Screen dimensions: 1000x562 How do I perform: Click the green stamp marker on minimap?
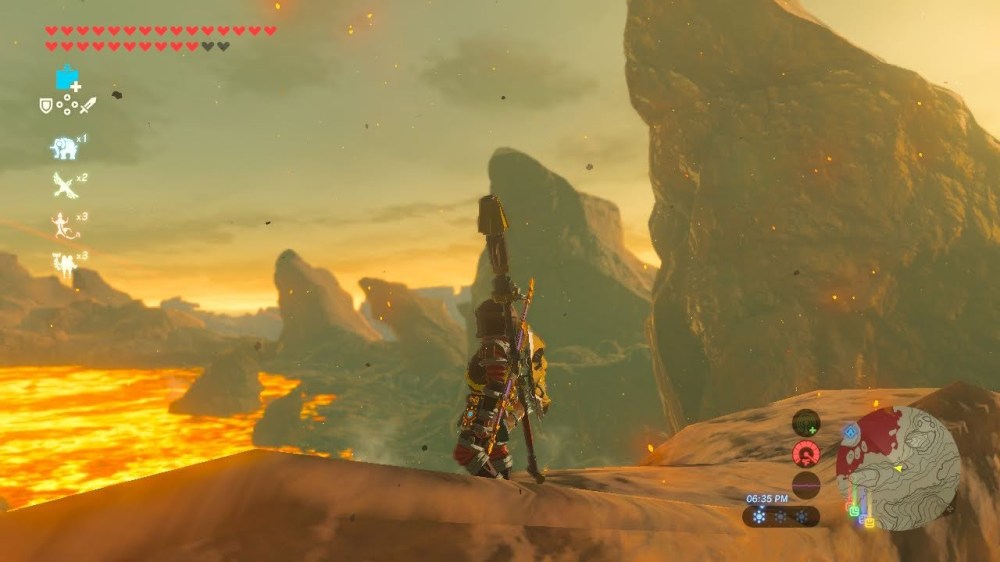[x=854, y=511]
